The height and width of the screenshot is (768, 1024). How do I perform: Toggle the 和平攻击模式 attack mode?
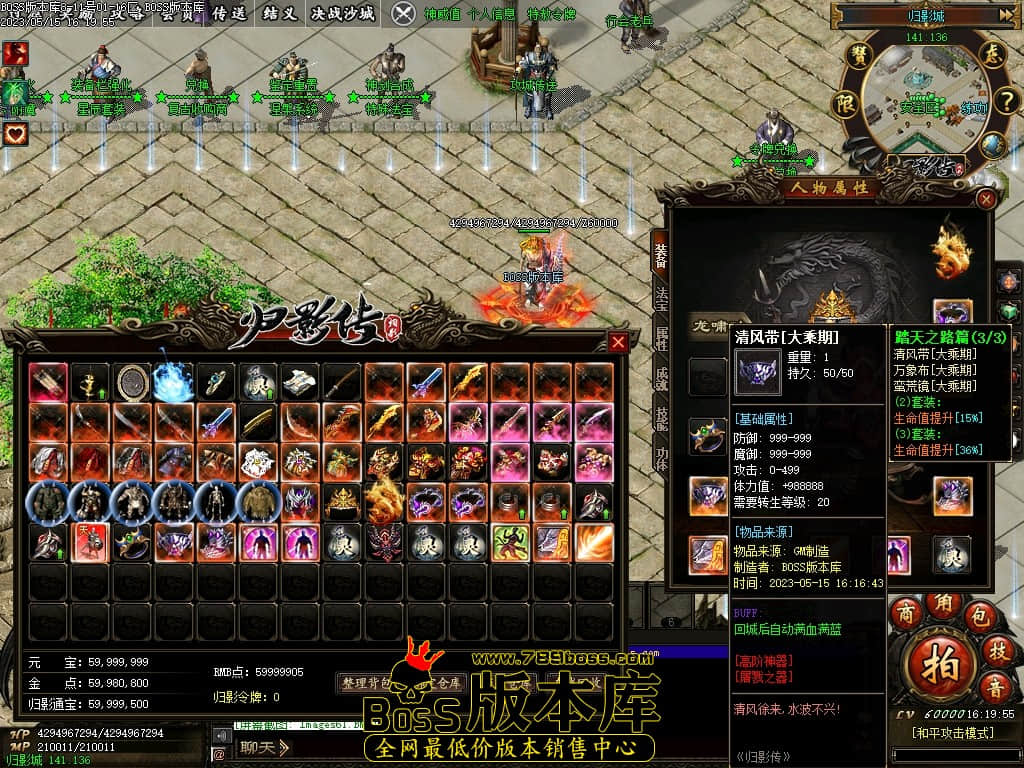952,733
